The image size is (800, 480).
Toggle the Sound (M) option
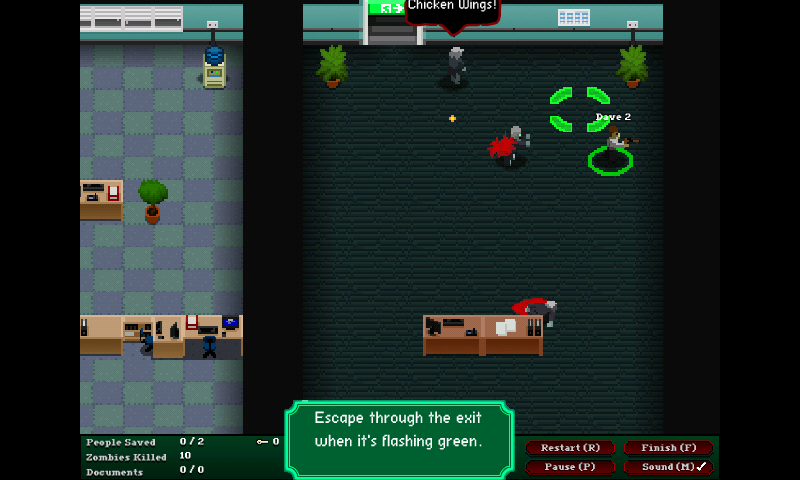pyautogui.click(x=668, y=467)
